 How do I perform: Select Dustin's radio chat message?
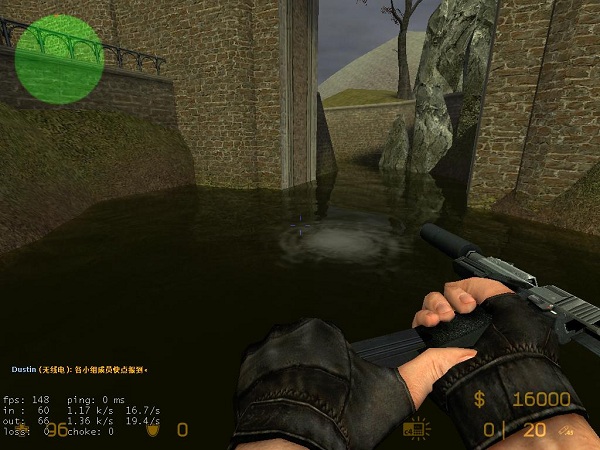pyautogui.click(x=80, y=370)
